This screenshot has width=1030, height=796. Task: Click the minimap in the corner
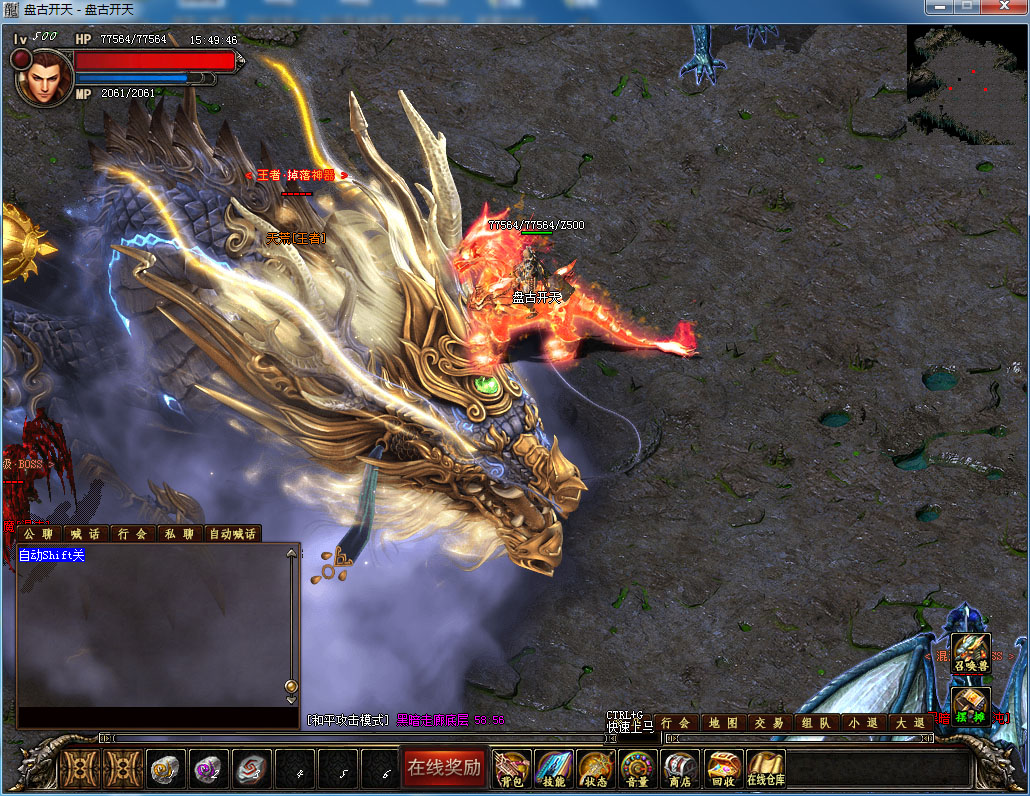coord(966,84)
